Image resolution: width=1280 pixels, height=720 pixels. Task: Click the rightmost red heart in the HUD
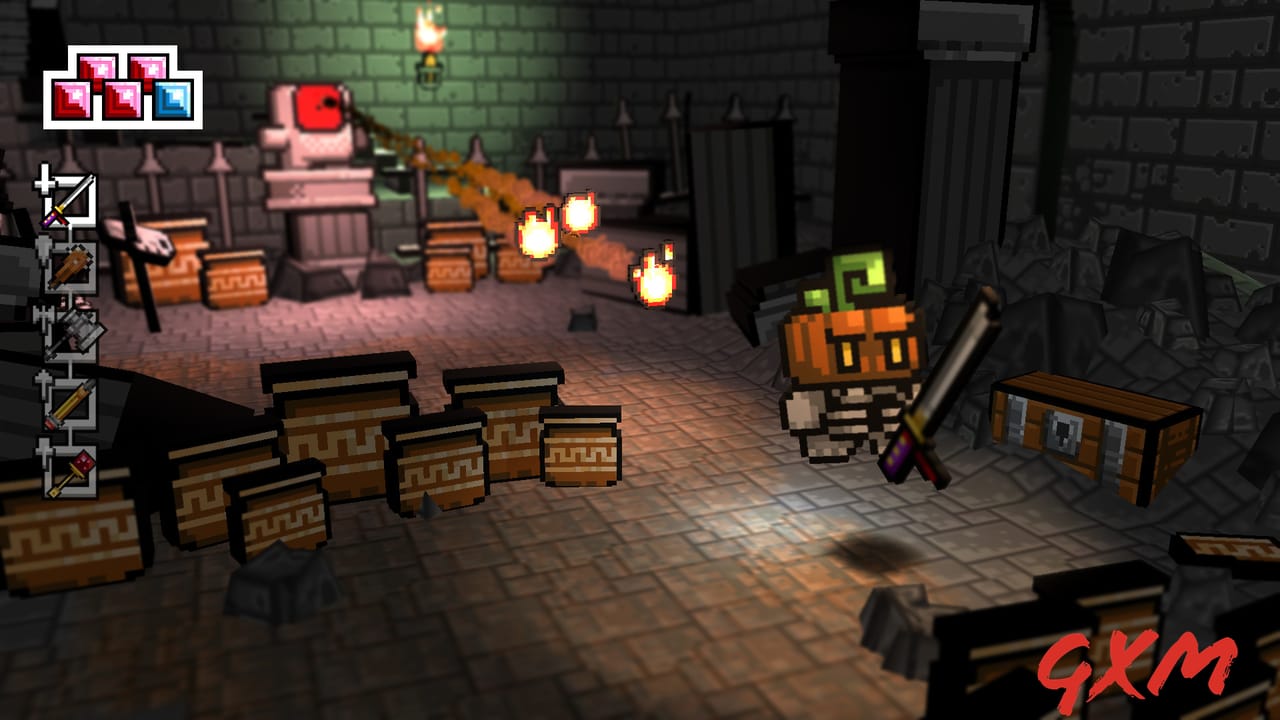148,68
